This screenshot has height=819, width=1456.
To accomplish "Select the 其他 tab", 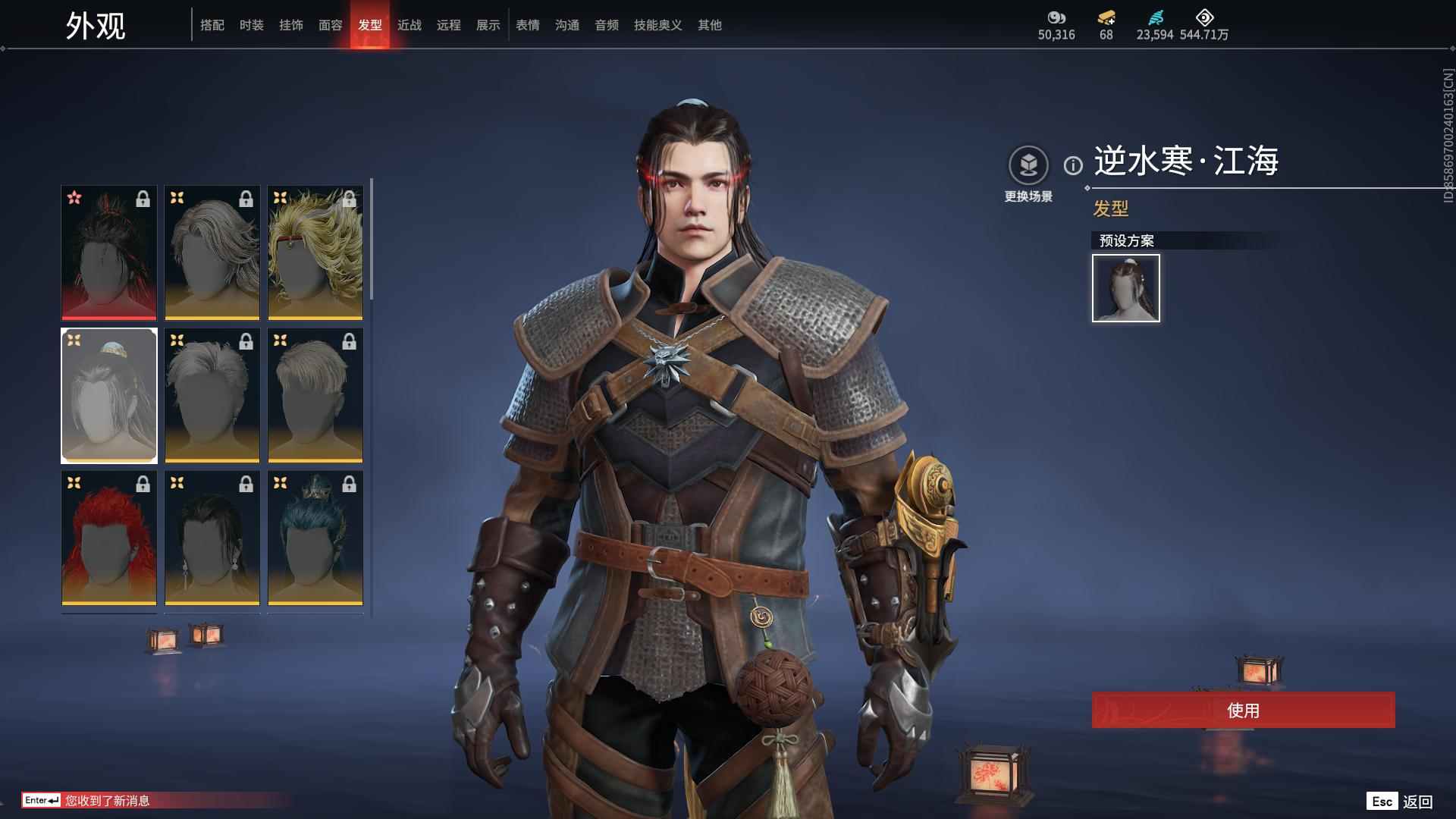I will click(710, 25).
